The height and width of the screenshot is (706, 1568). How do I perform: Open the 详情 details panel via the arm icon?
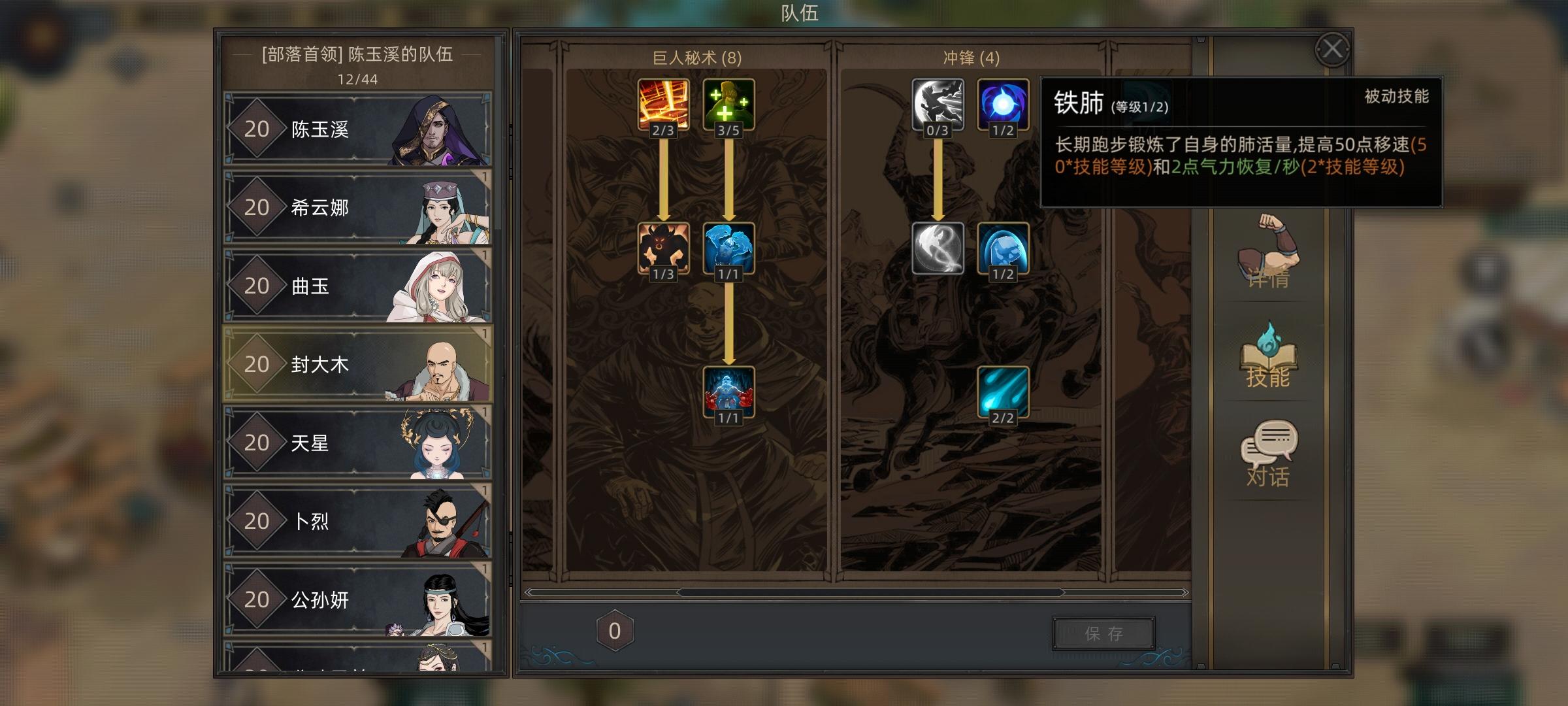coord(1267,261)
